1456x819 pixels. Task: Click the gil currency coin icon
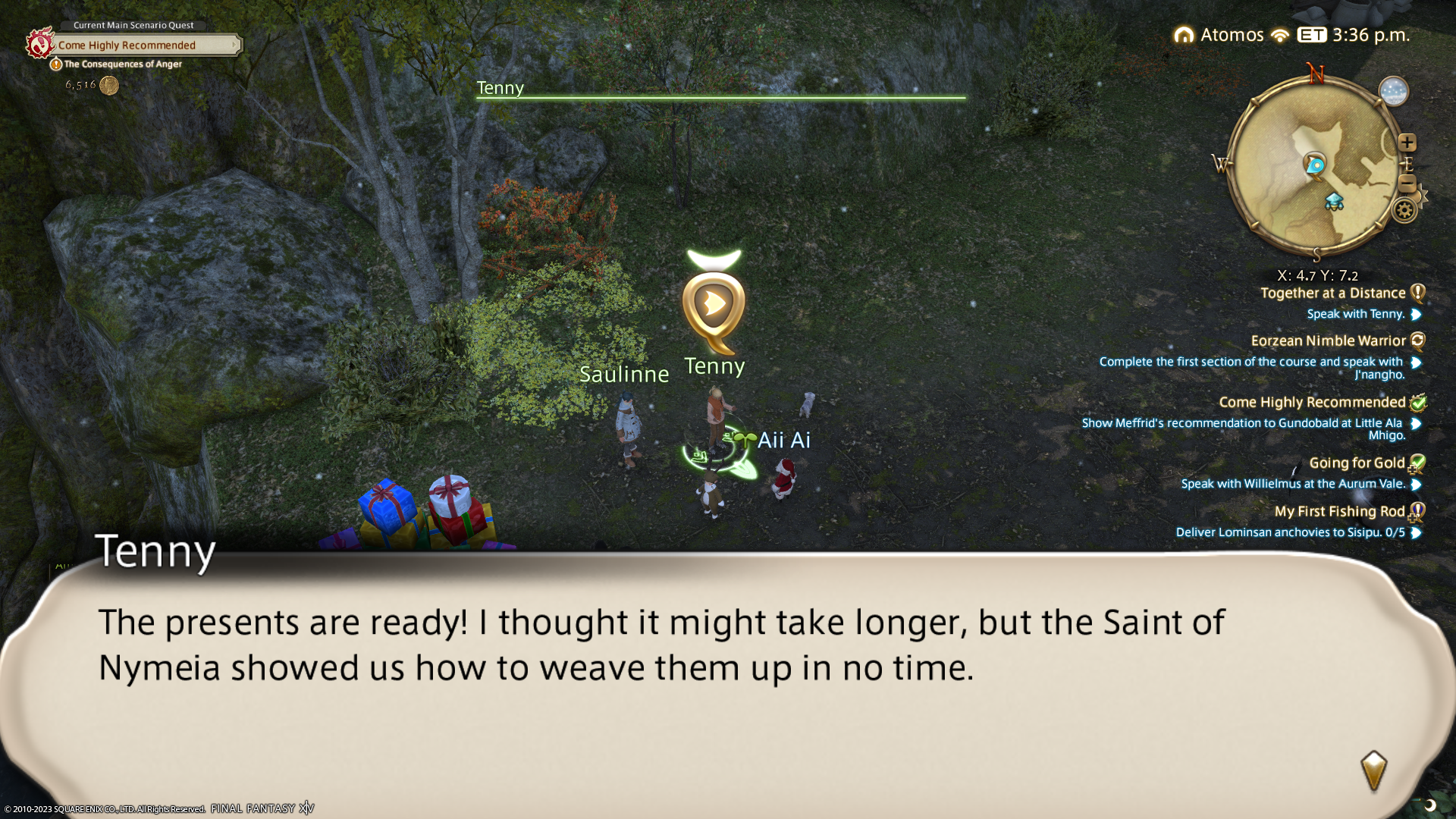(109, 86)
